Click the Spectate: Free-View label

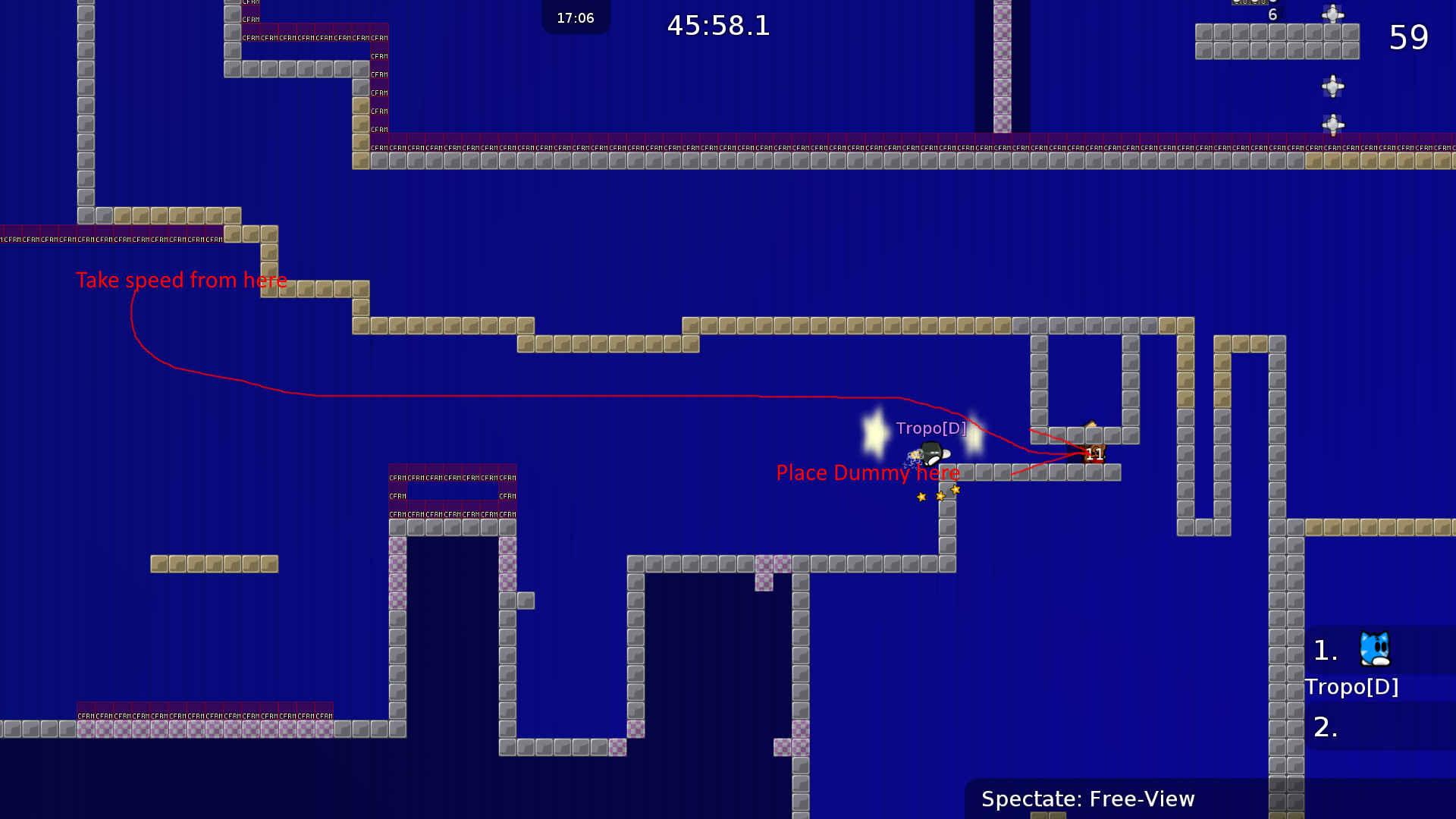pos(1087,799)
